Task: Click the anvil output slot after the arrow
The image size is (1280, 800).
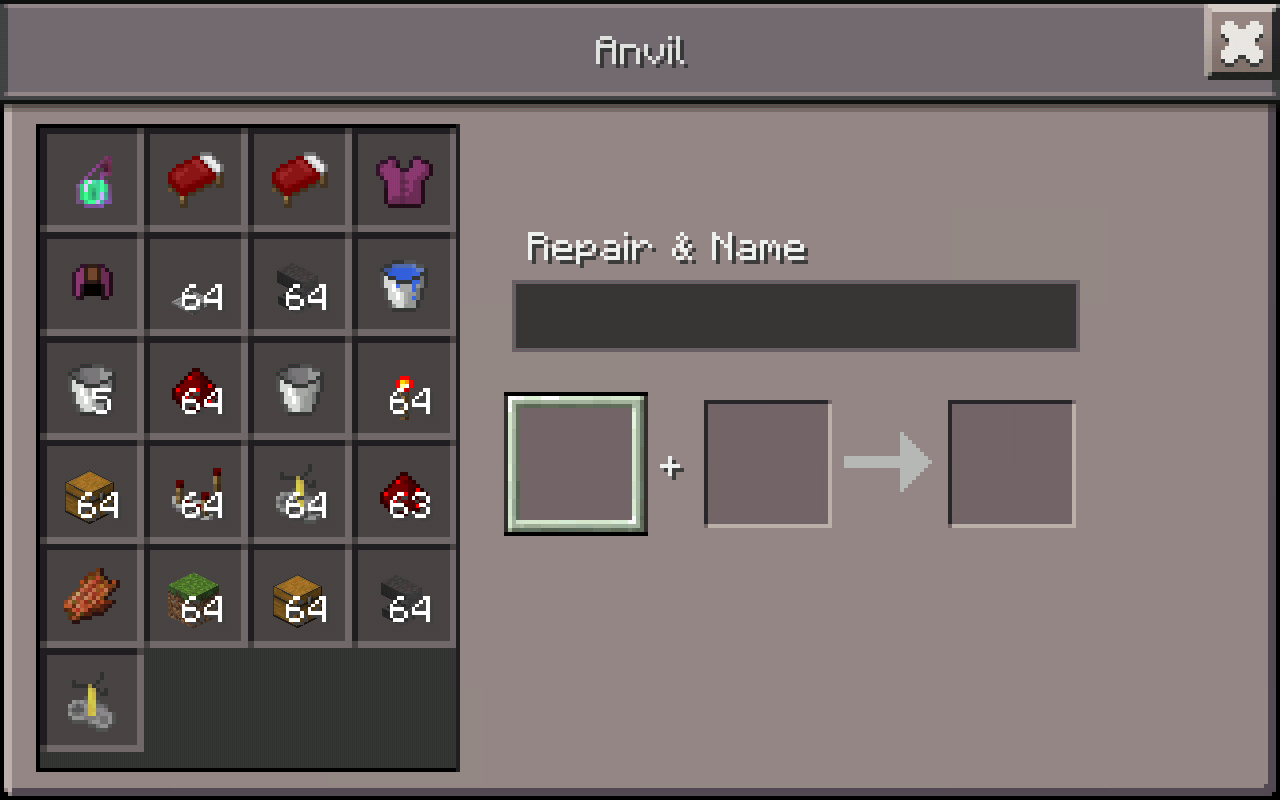Action: (x=1010, y=465)
